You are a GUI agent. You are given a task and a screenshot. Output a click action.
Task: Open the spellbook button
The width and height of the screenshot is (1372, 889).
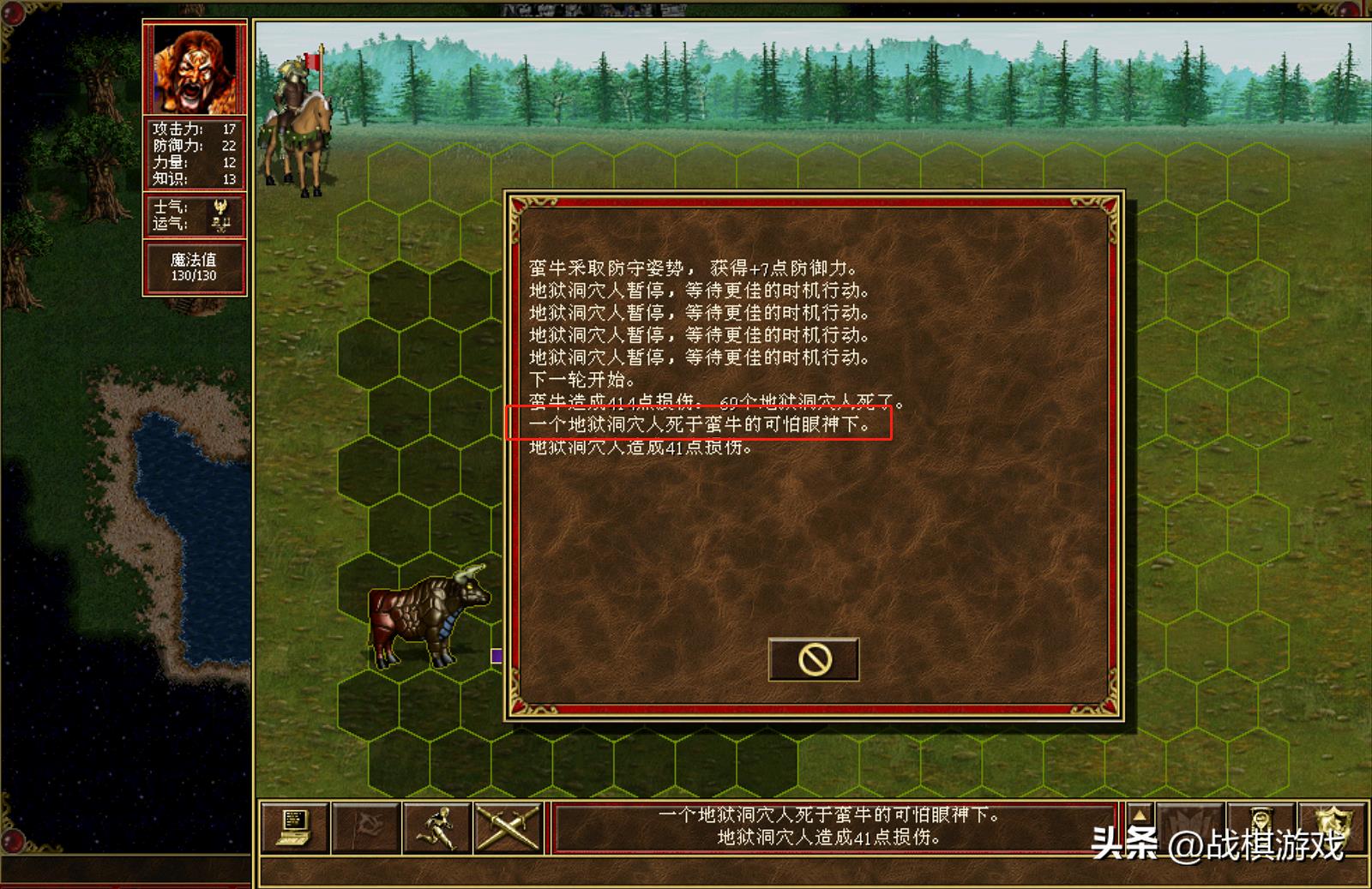coord(1190,826)
